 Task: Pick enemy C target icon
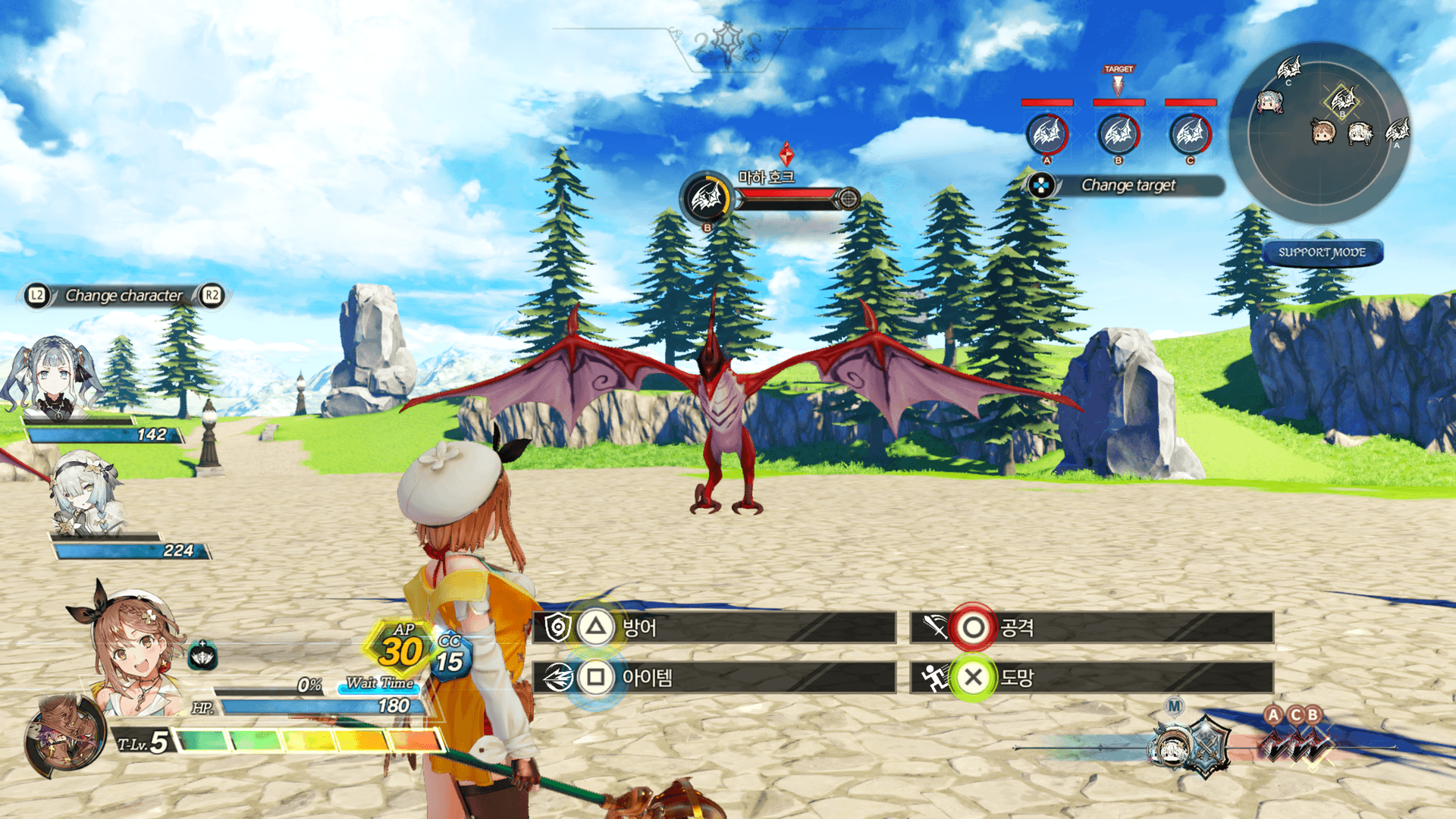[1190, 134]
